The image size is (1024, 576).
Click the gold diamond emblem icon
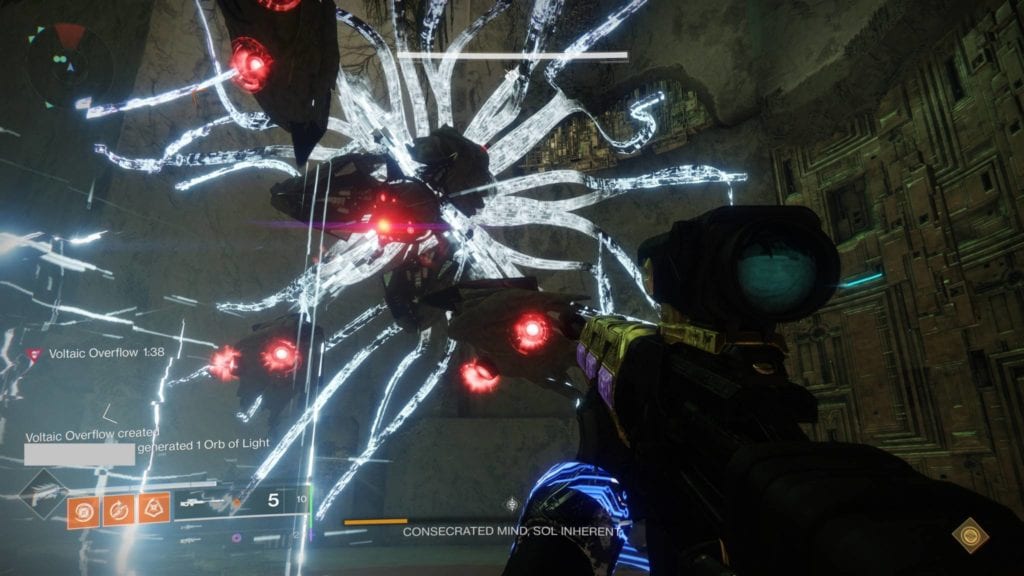pyautogui.click(x=970, y=535)
